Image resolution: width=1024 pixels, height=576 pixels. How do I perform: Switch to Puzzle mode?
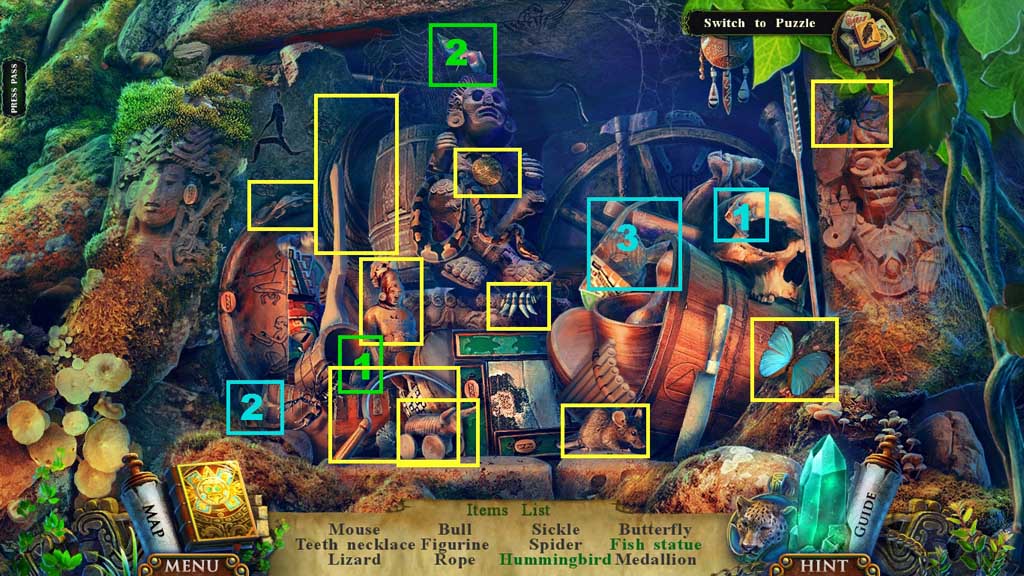tap(759, 23)
